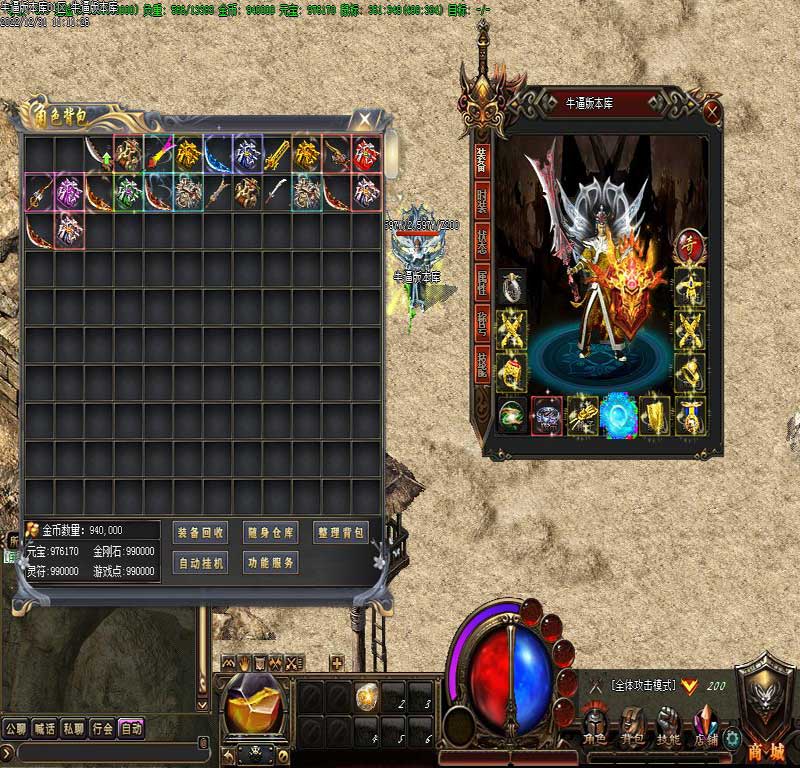Close the character equipment panel
Image resolution: width=800 pixels, height=768 pixels.
point(712,110)
